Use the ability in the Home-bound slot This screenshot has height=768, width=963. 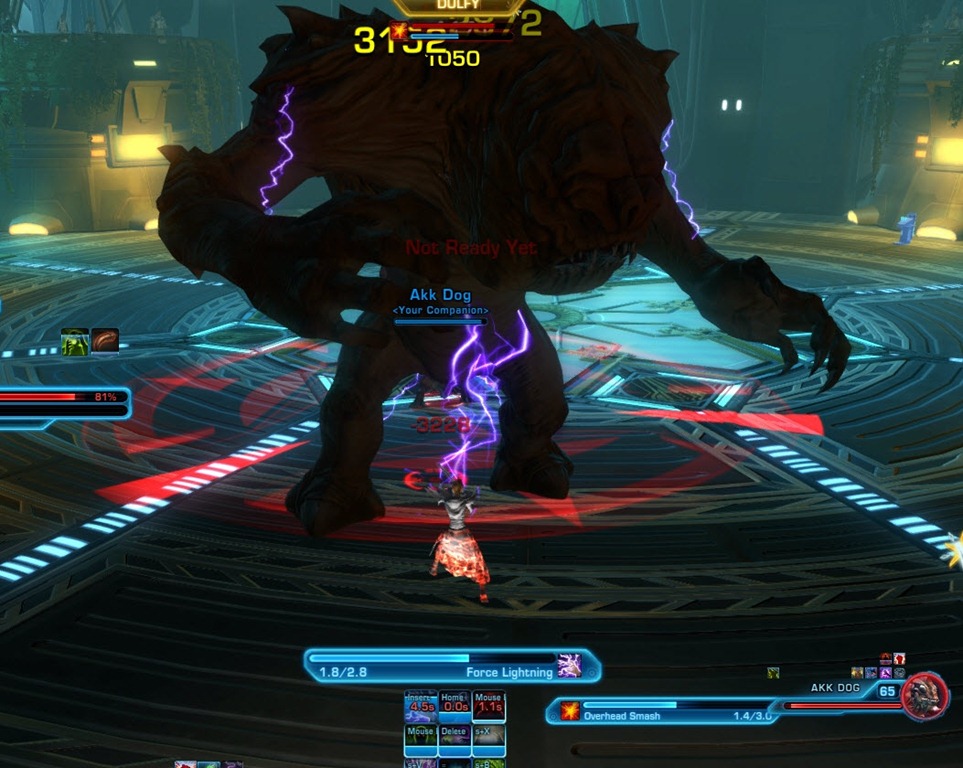[453, 707]
